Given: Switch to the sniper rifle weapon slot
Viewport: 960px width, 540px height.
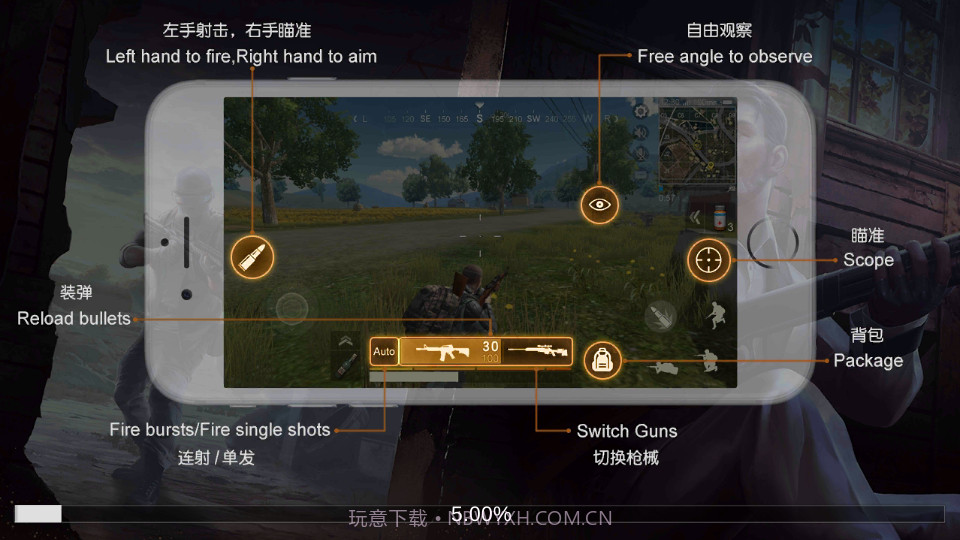Looking at the screenshot, I should [537, 351].
